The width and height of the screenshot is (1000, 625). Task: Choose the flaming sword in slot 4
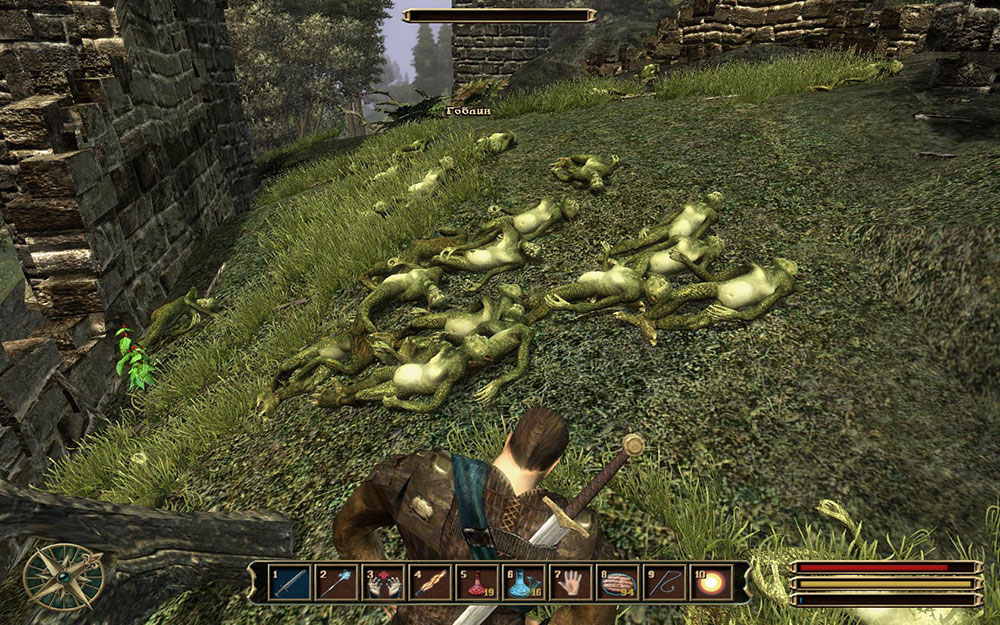[x=430, y=582]
